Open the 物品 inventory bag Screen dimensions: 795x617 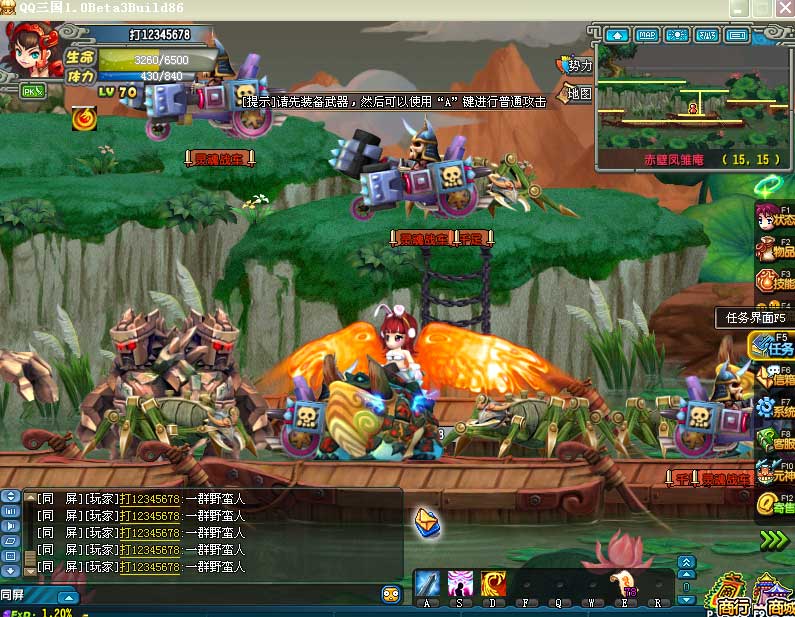(x=773, y=249)
